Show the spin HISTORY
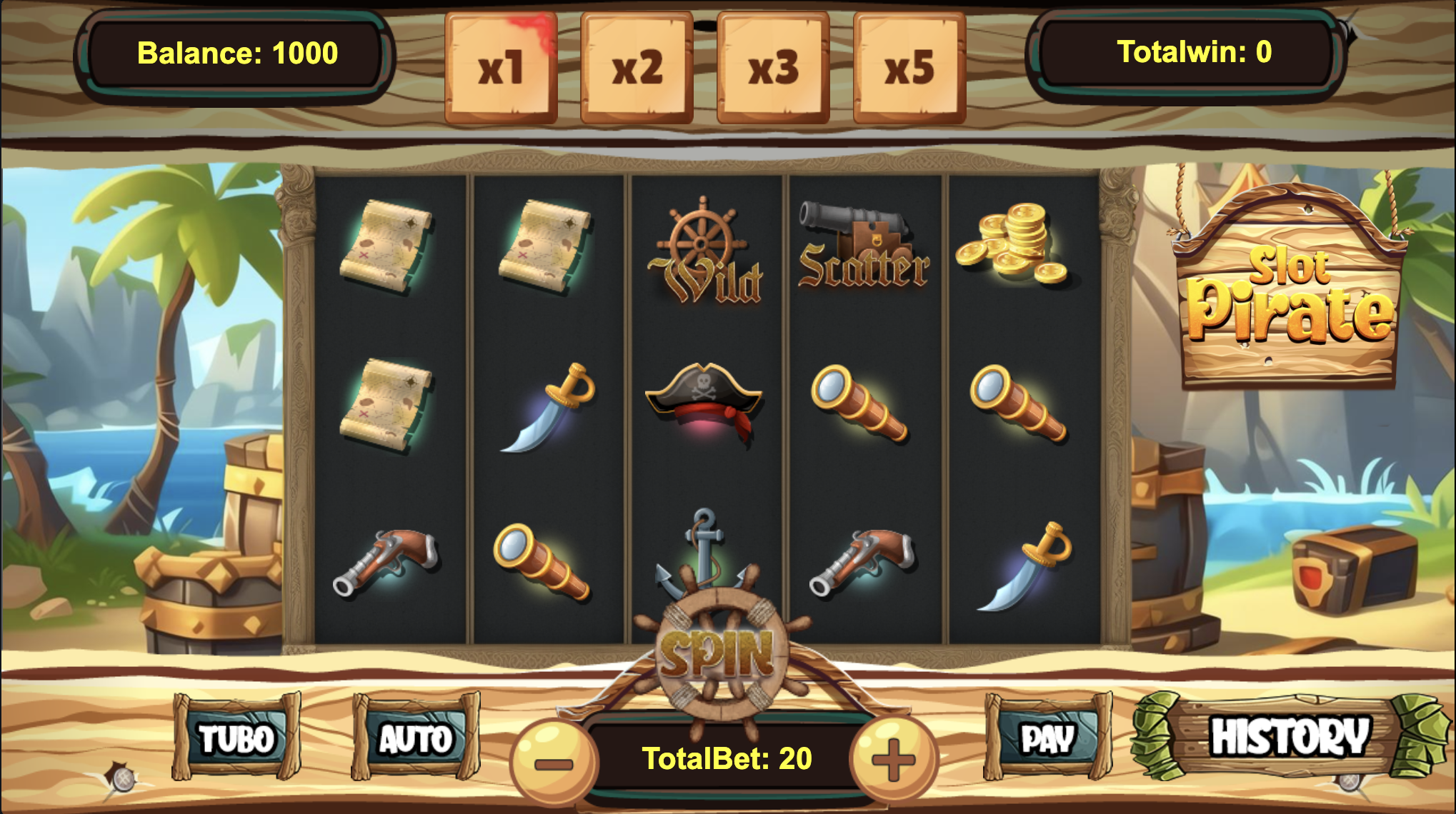The image size is (1456, 814). click(1290, 736)
